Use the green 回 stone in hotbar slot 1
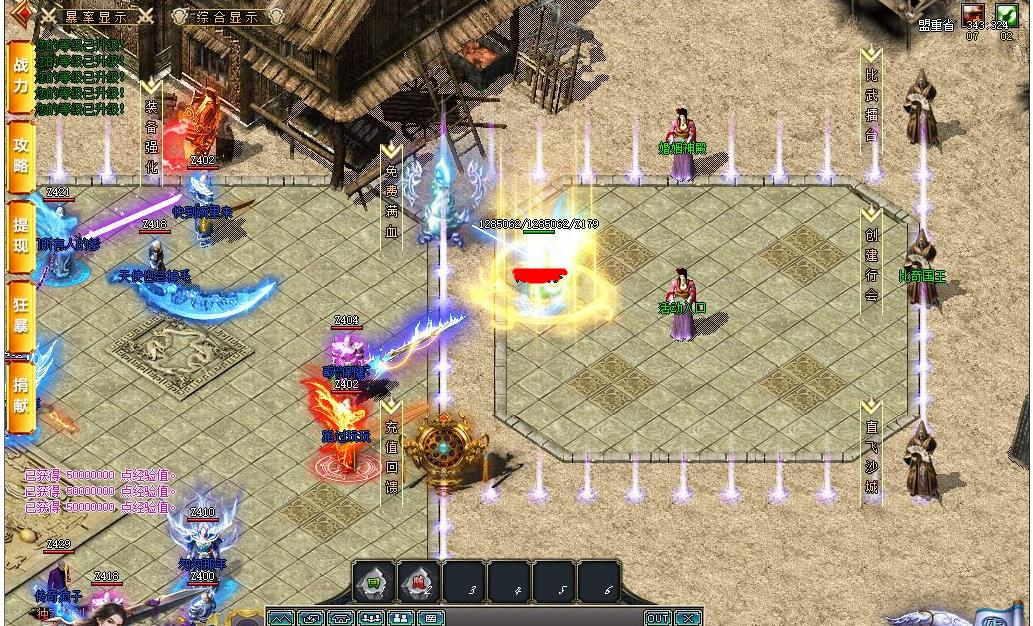 coord(373,582)
